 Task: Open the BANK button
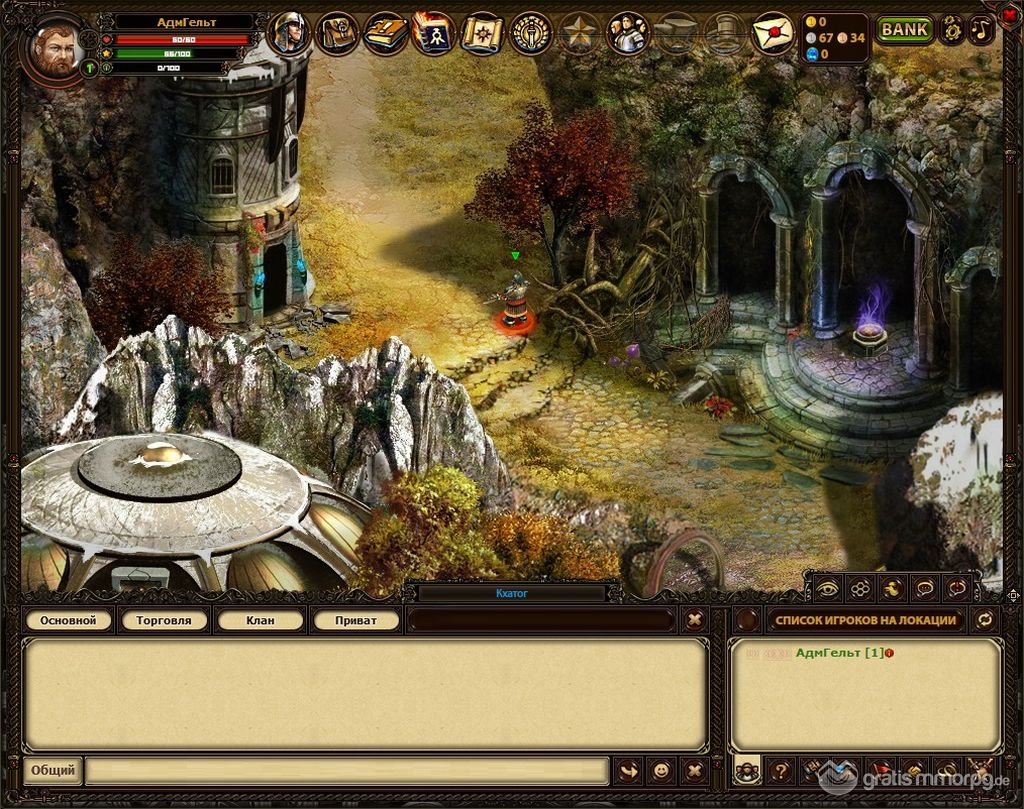[904, 30]
